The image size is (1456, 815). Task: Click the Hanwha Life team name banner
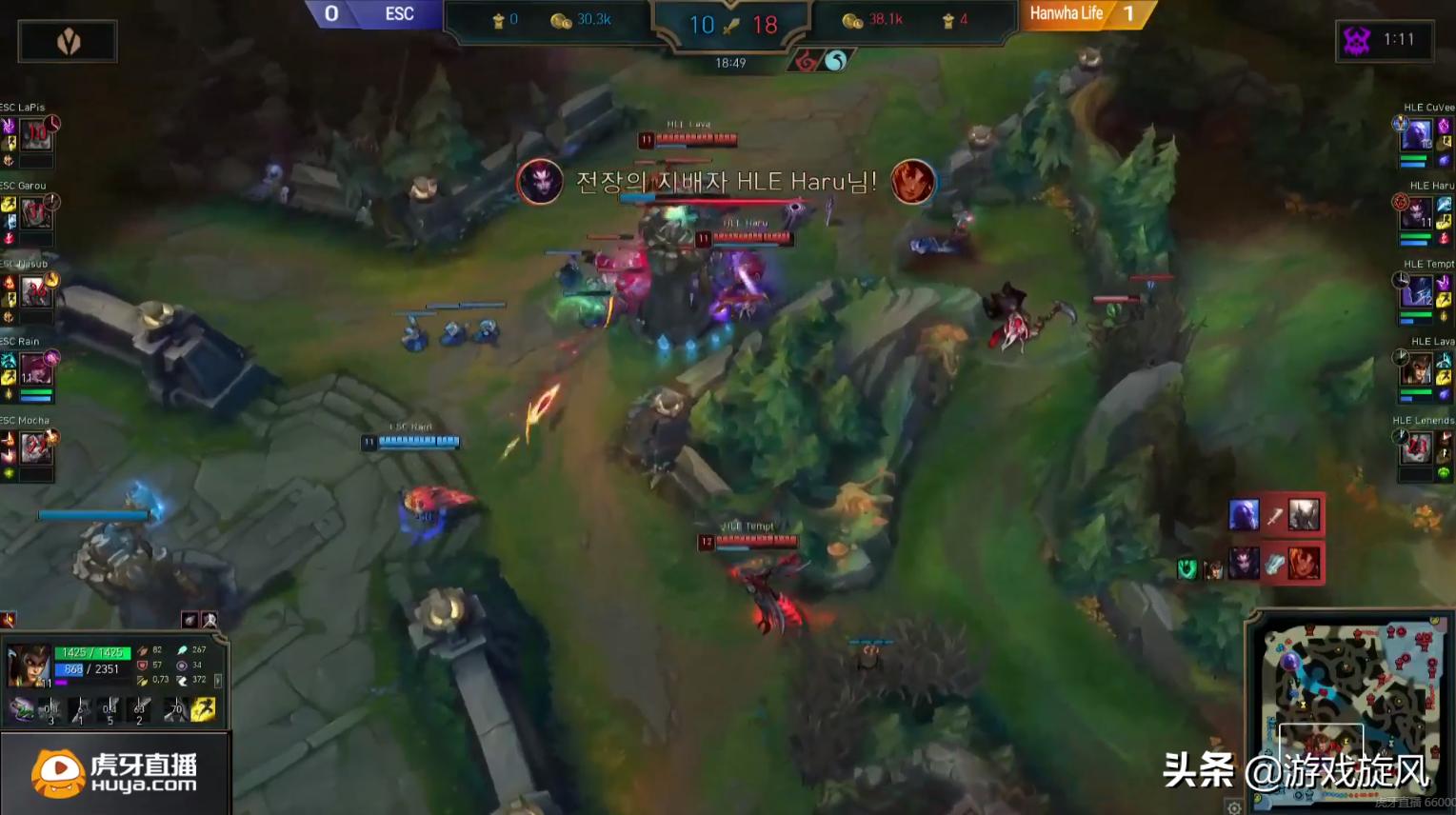tap(1067, 14)
